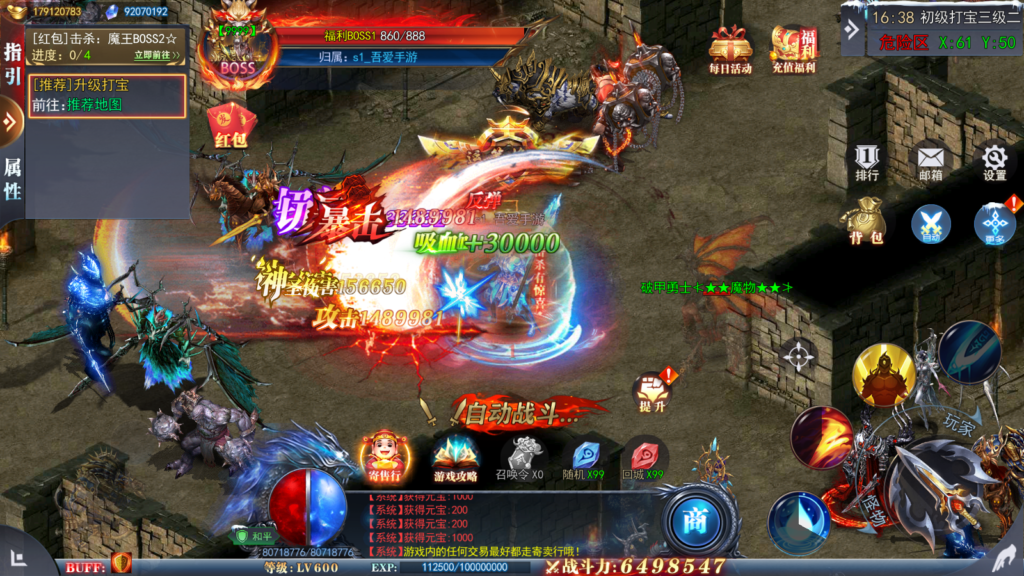This screenshot has height=576, width=1024.
Task: Open the 充值福利 recharge rewards icon
Action: [793, 48]
